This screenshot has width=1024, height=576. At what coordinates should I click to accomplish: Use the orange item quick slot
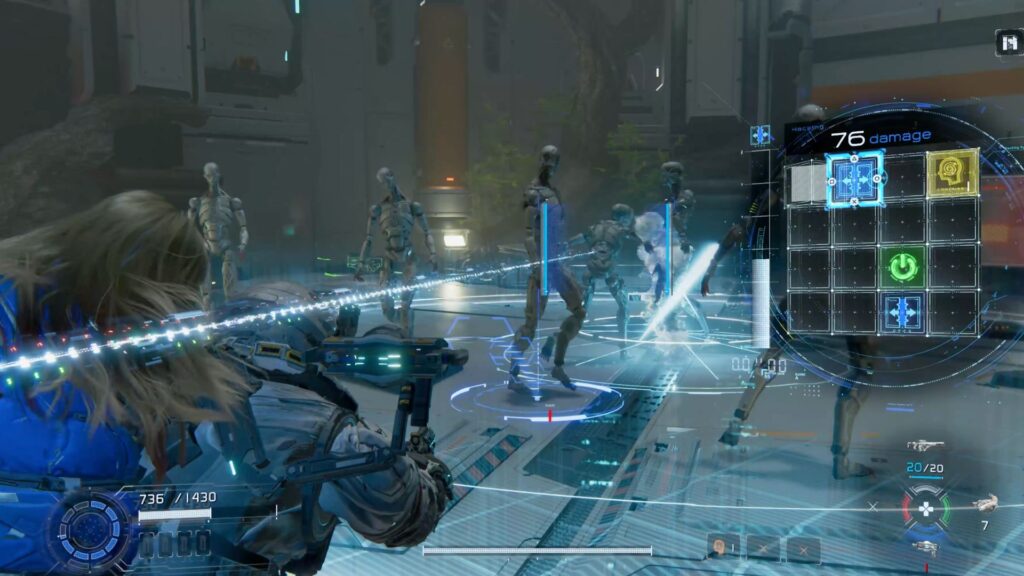[x=721, y=547]
